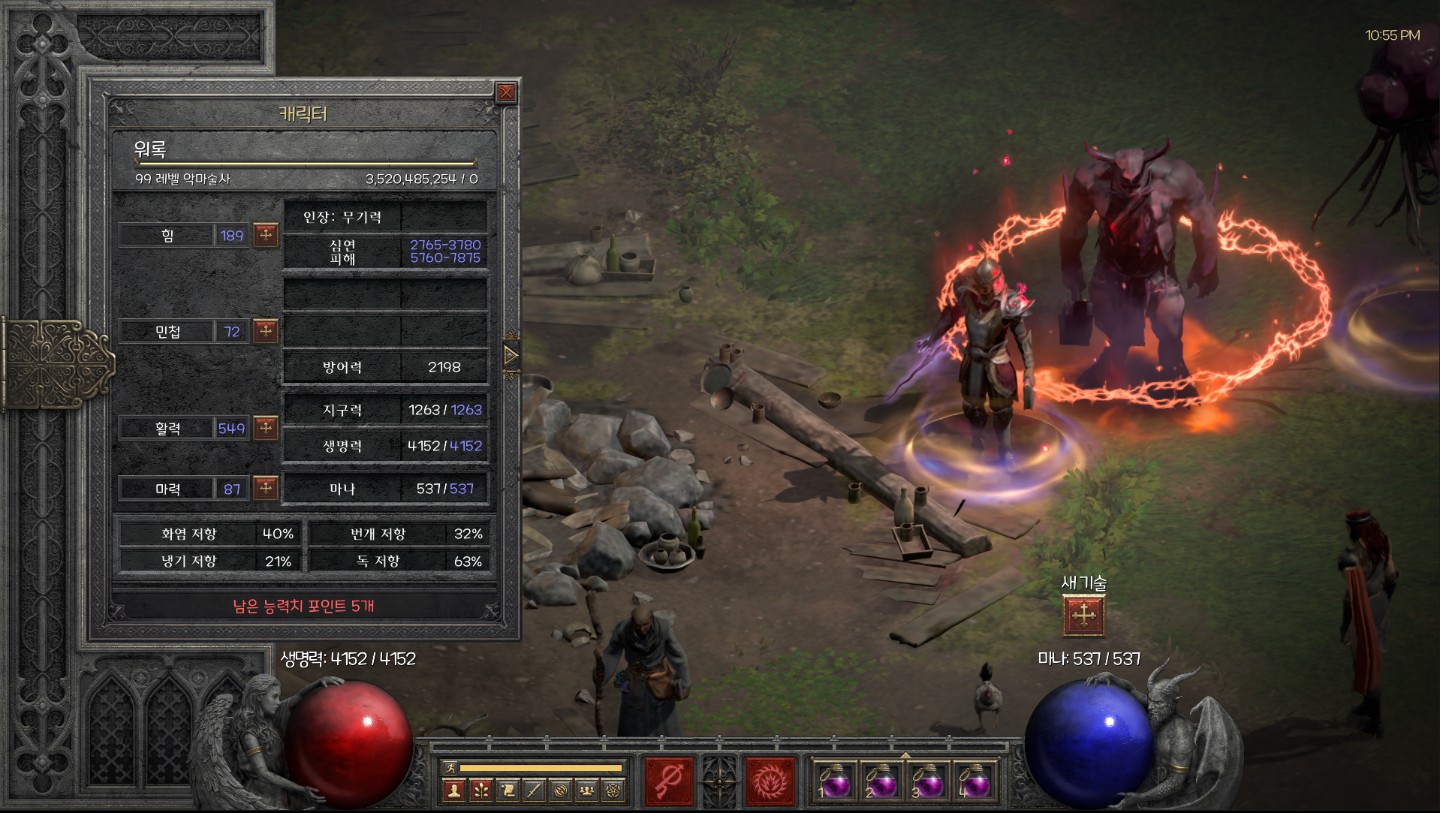Add a point to 민첩 (Dexterity)
Image resolution: width=1440 pixels, height=813 pixels.
(x=266, y=331)
